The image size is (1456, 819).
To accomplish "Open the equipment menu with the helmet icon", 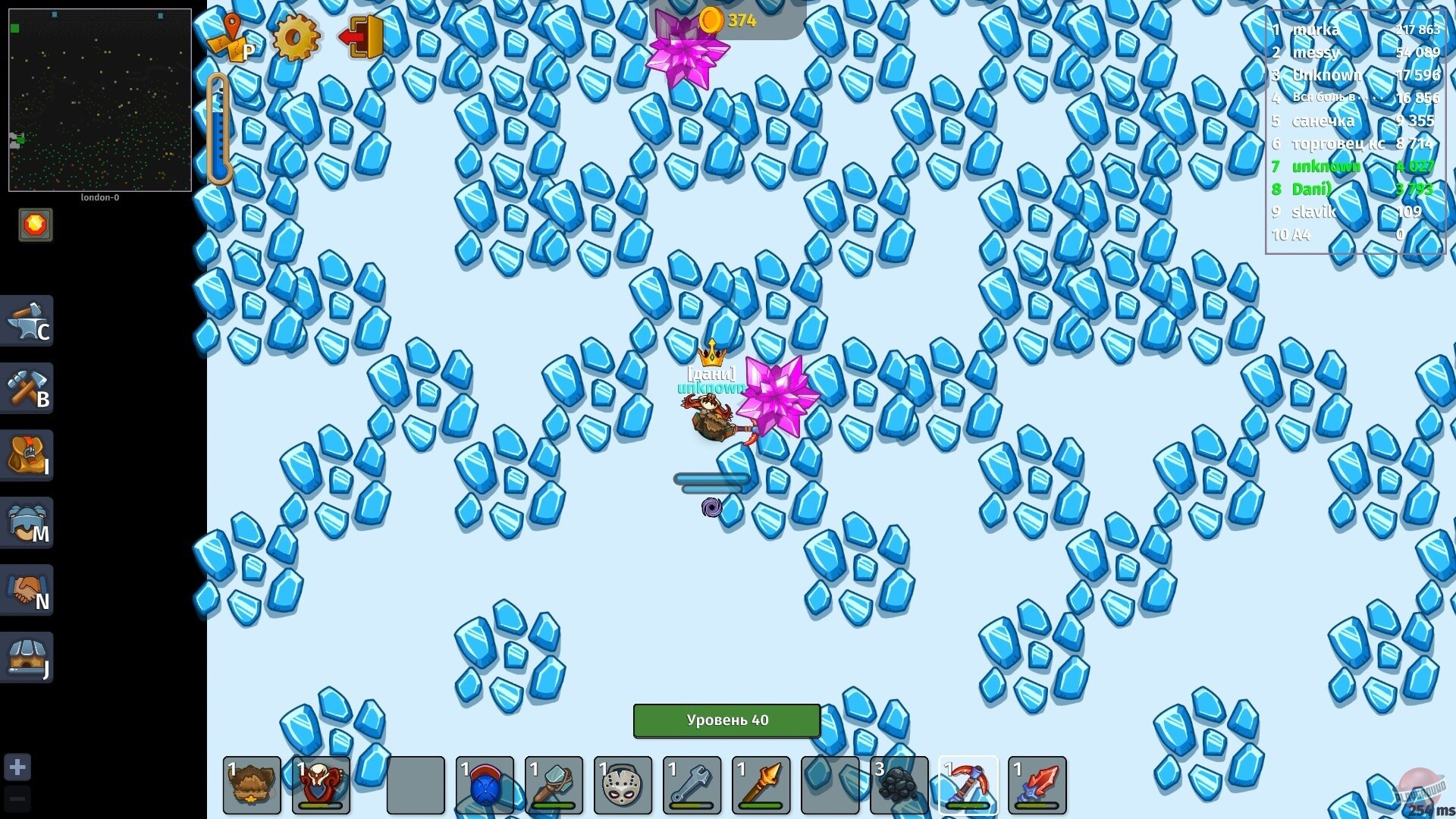I will point(27,522).
